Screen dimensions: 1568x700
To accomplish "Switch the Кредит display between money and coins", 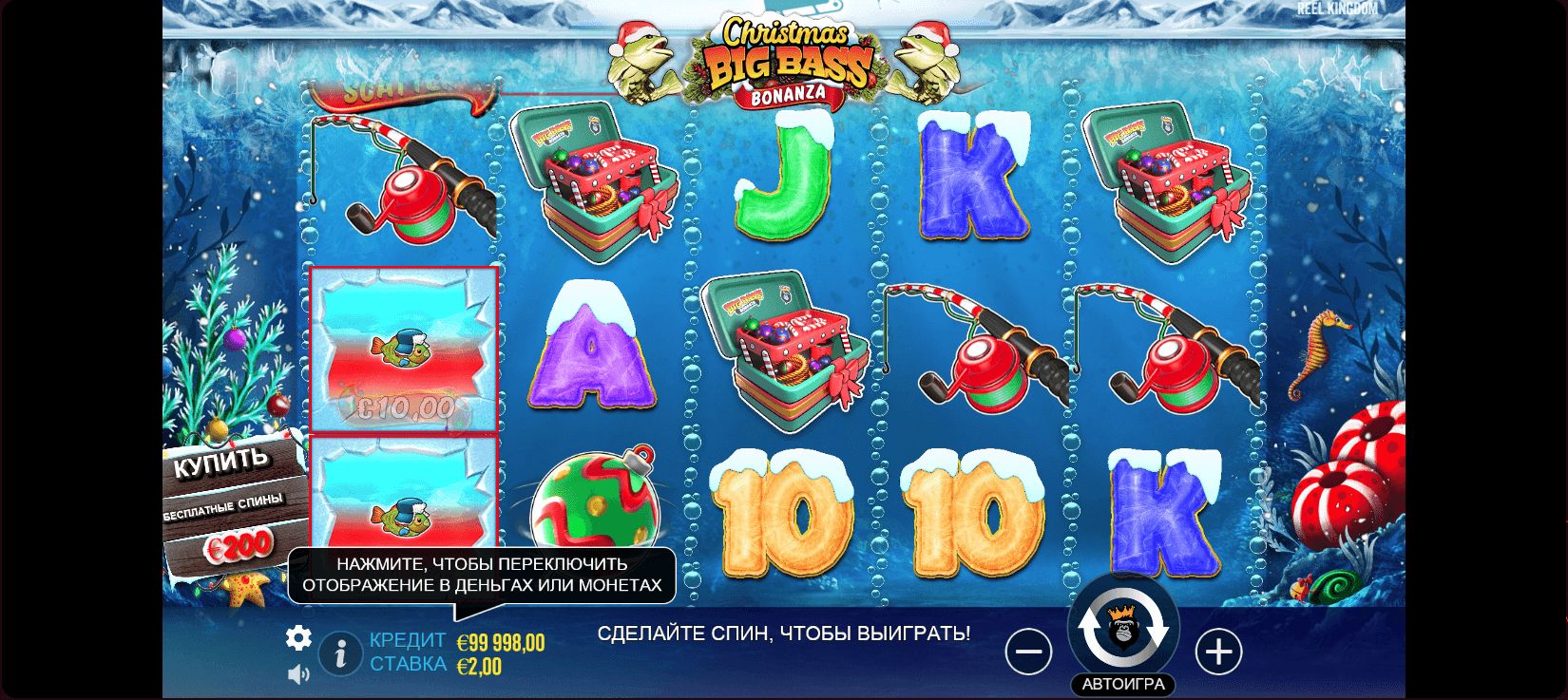I will pyautogui.click(x=501, y=643).
